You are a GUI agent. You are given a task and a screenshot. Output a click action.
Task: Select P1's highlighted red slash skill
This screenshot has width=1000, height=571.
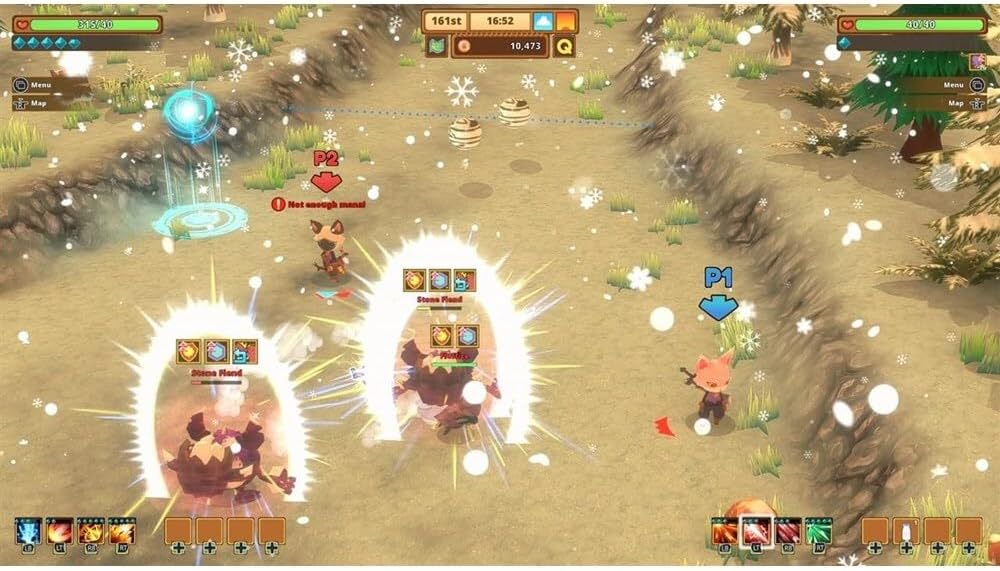[756, 530]
